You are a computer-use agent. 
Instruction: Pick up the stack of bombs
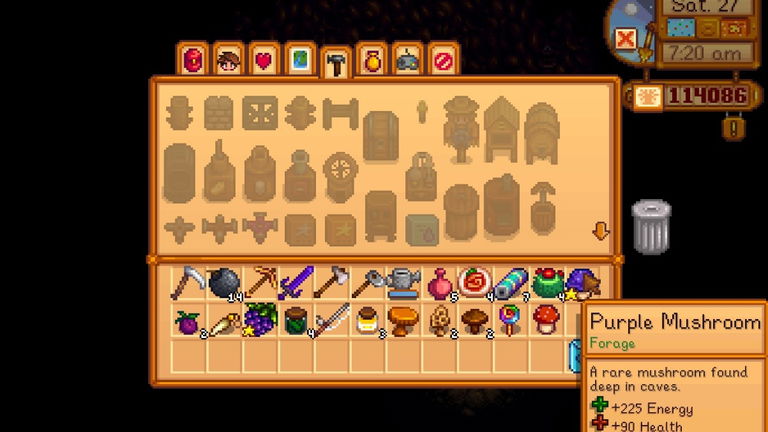226,284
